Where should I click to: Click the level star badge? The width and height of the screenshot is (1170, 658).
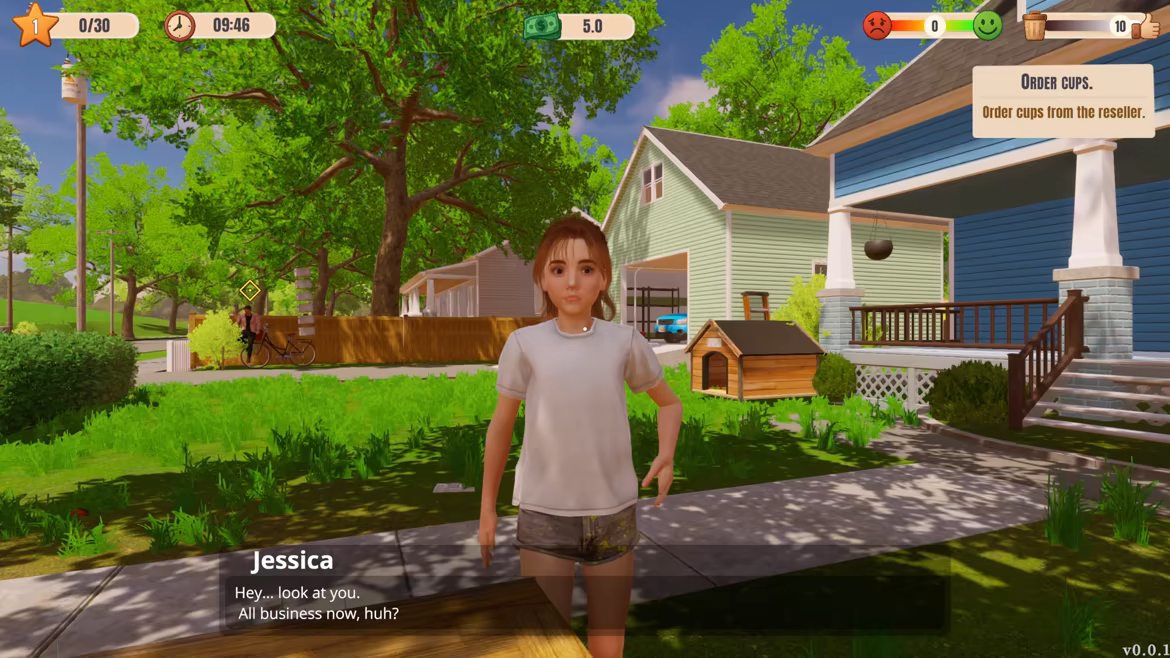[35, 25]
